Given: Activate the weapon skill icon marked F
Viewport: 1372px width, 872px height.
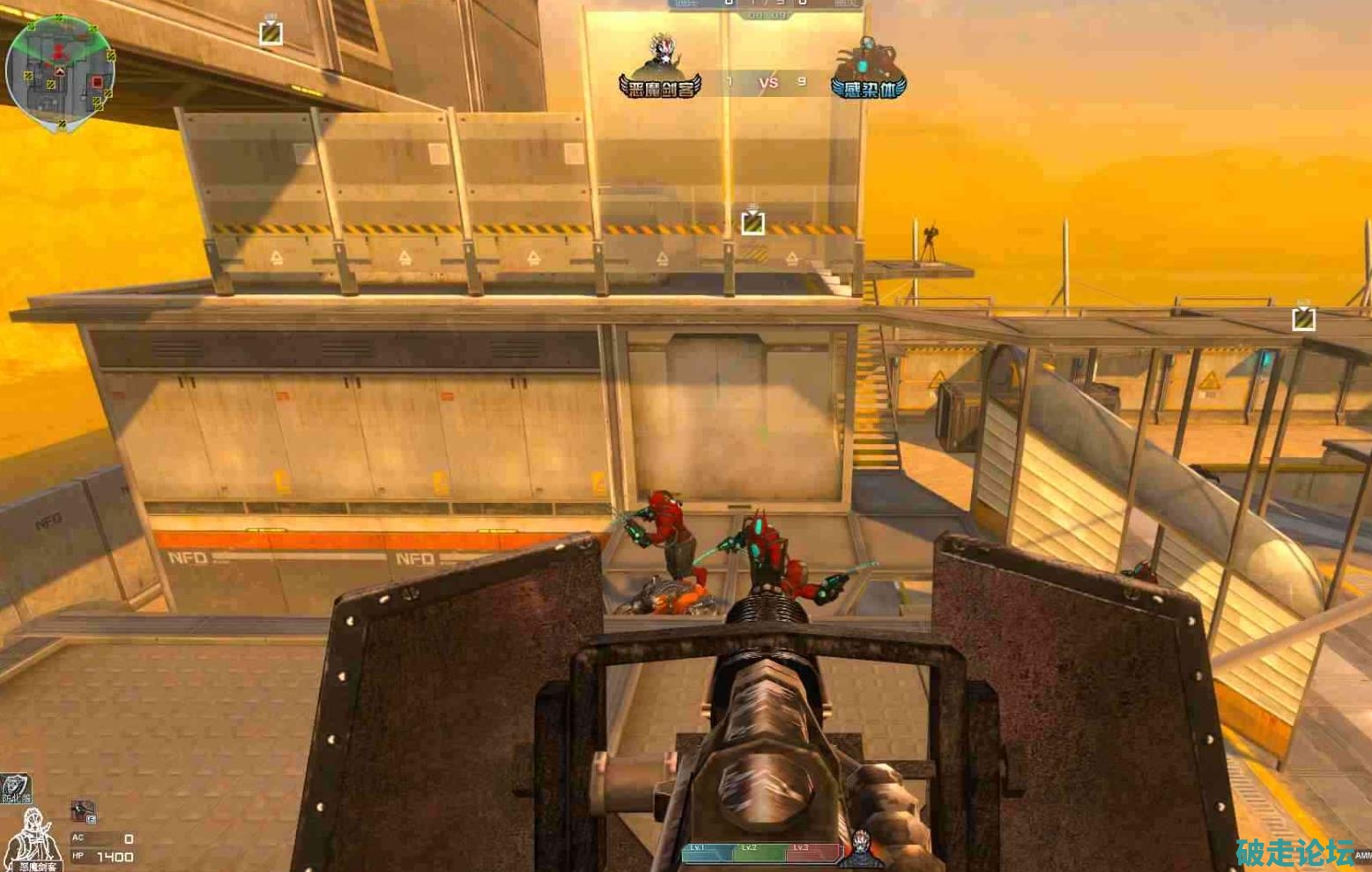Looking at the screenshot, I should (83, 811).
